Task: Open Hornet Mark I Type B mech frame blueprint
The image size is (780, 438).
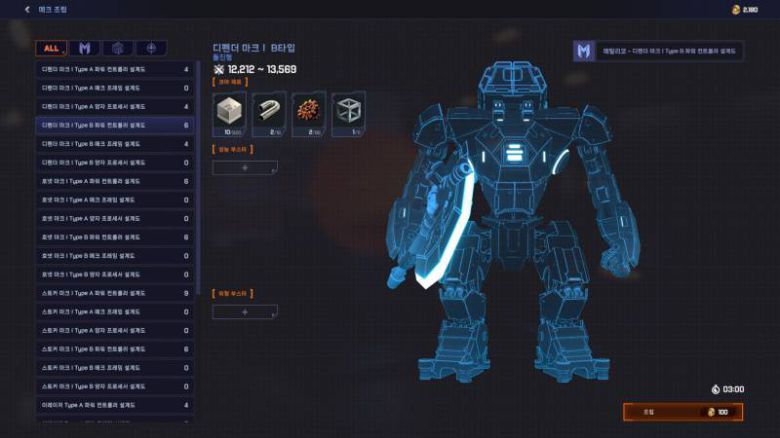Action: (x=114, y=256)
